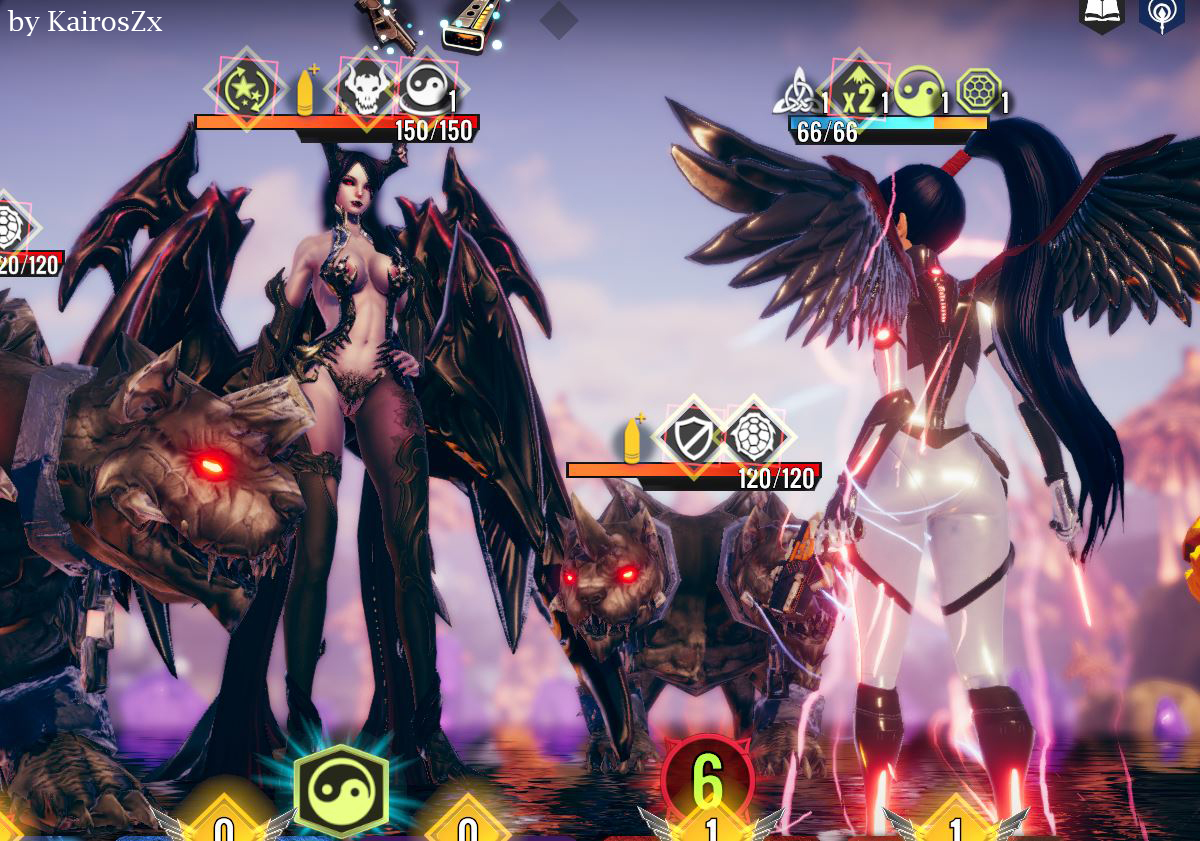Inspect the turtle shell icon beside the shield
The image size is (1200, 841).
[753, 437]
